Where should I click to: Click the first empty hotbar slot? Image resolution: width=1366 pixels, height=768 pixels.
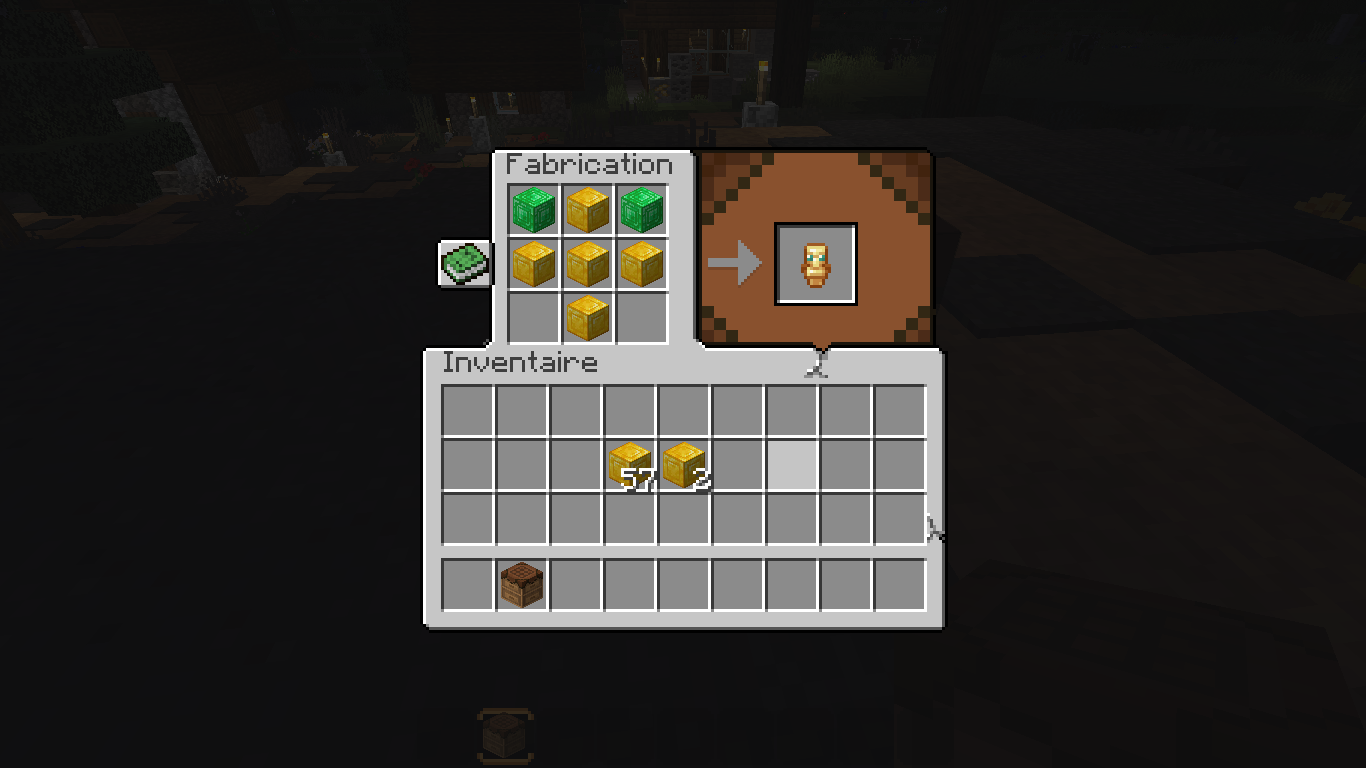point(467,585)
